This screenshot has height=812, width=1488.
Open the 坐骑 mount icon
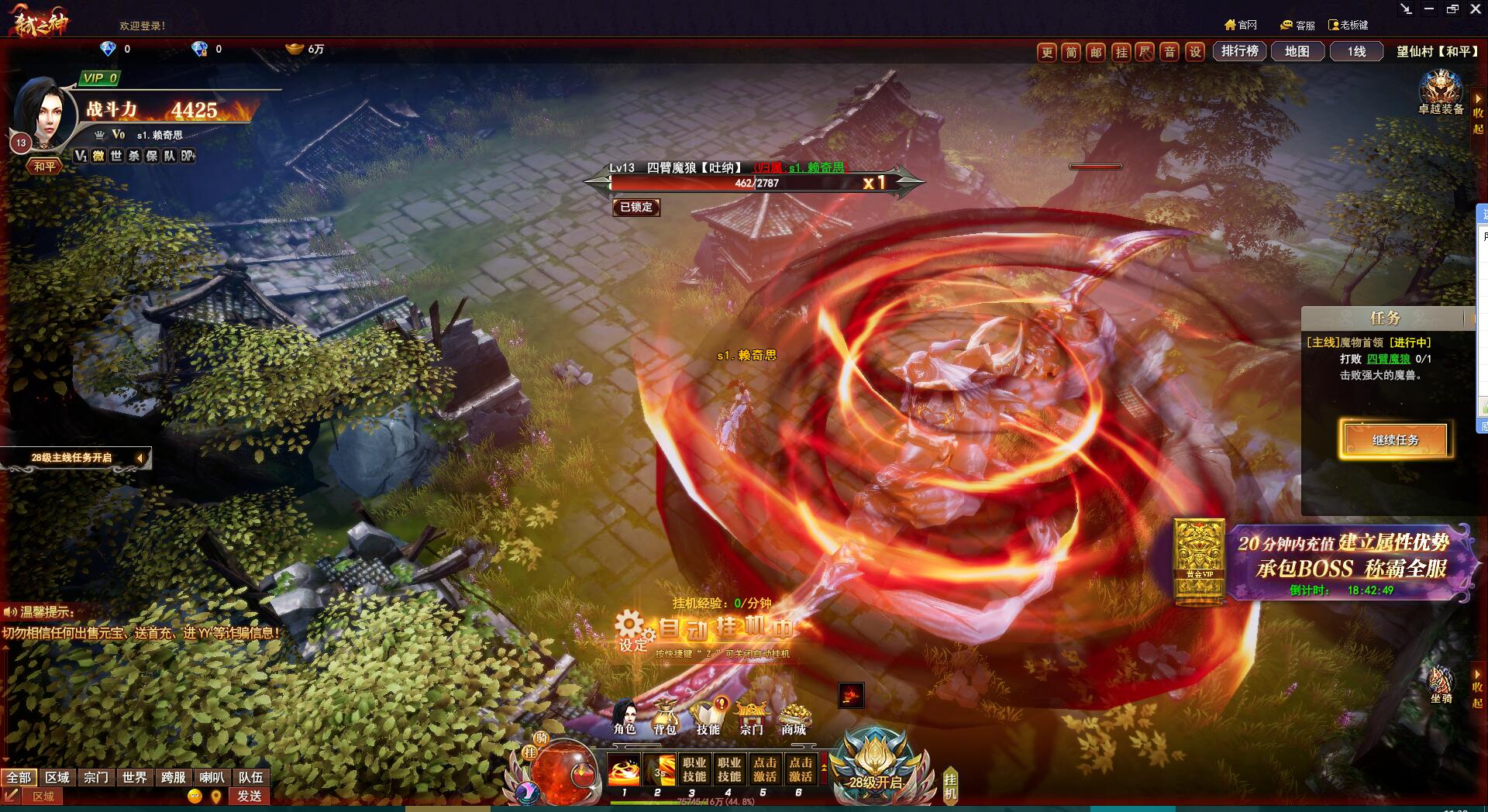[x=1441, y=685]
